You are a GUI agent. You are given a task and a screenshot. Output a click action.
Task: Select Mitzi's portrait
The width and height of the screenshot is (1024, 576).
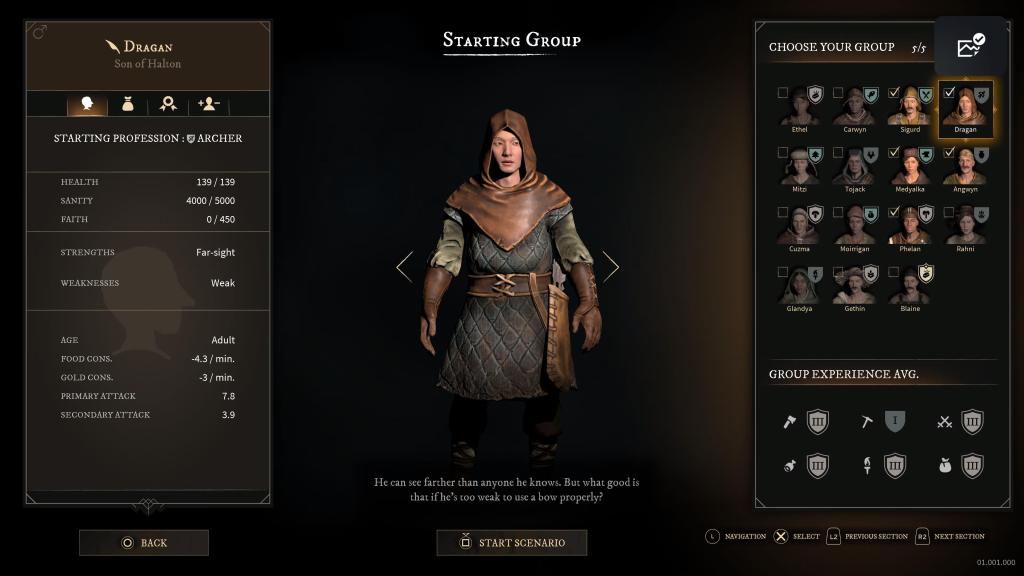point(799,168)
